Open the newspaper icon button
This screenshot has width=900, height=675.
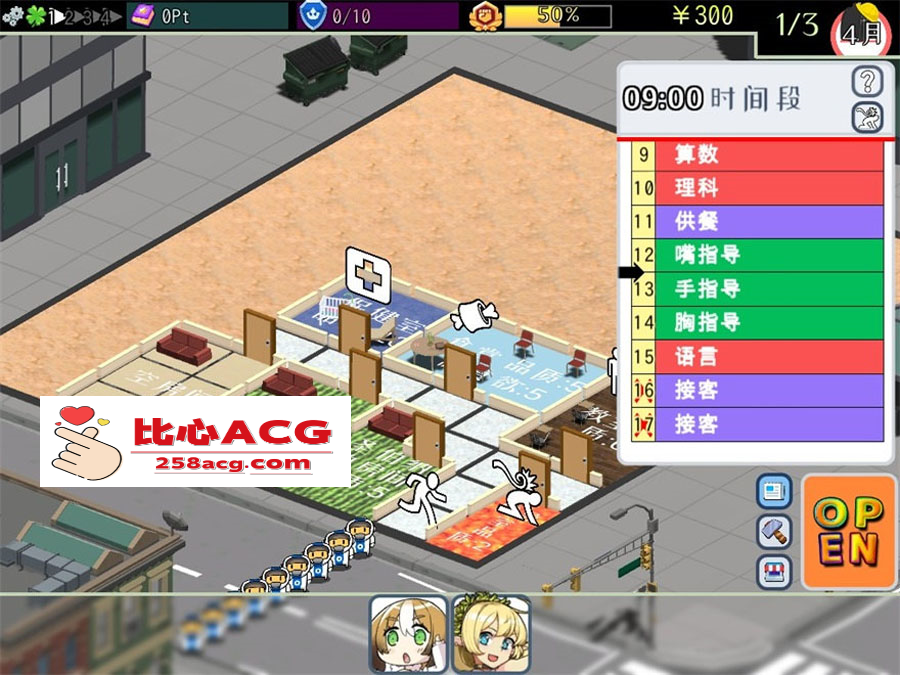click(x=775, y=491)
